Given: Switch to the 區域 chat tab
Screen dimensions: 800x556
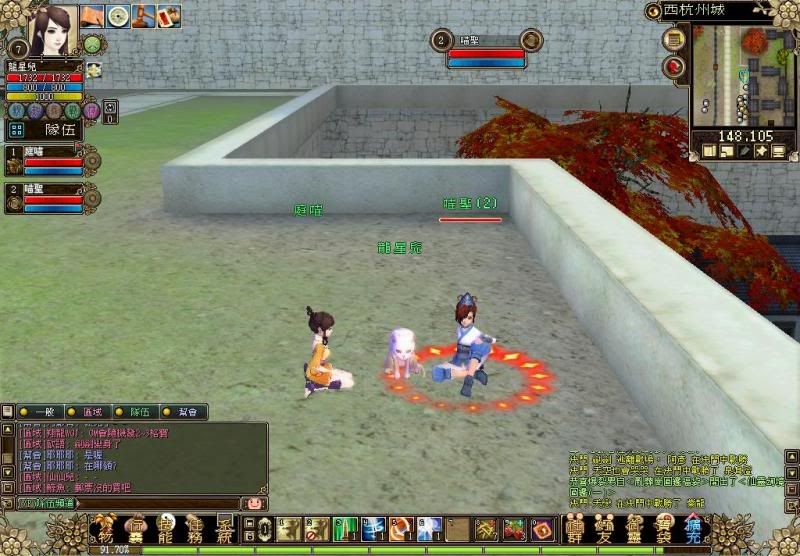Looking at the screenshot, I should coord(92,412).
